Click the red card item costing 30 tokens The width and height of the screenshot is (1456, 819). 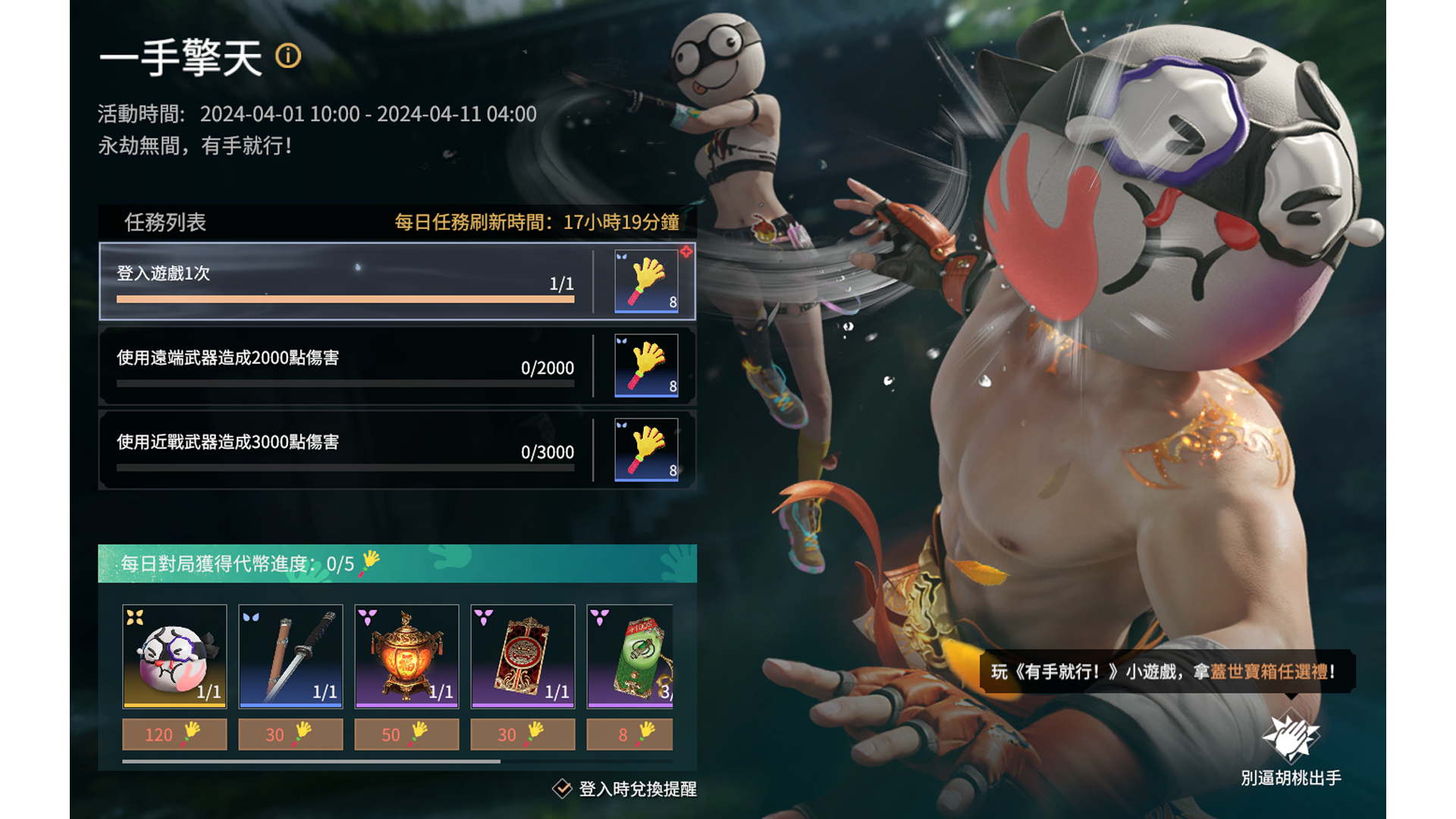click(523, 657)
